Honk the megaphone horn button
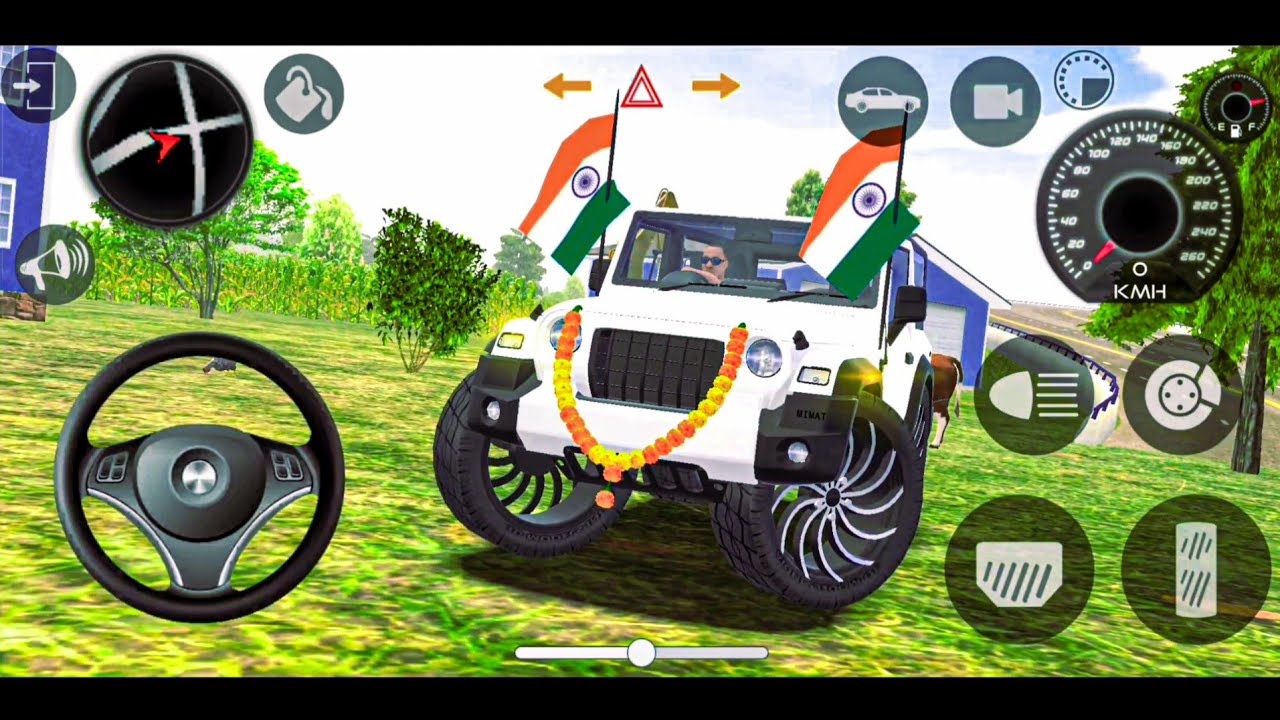Image resolution: width=1280 pixels, height=720 pixels. click(x=56, y=265)
